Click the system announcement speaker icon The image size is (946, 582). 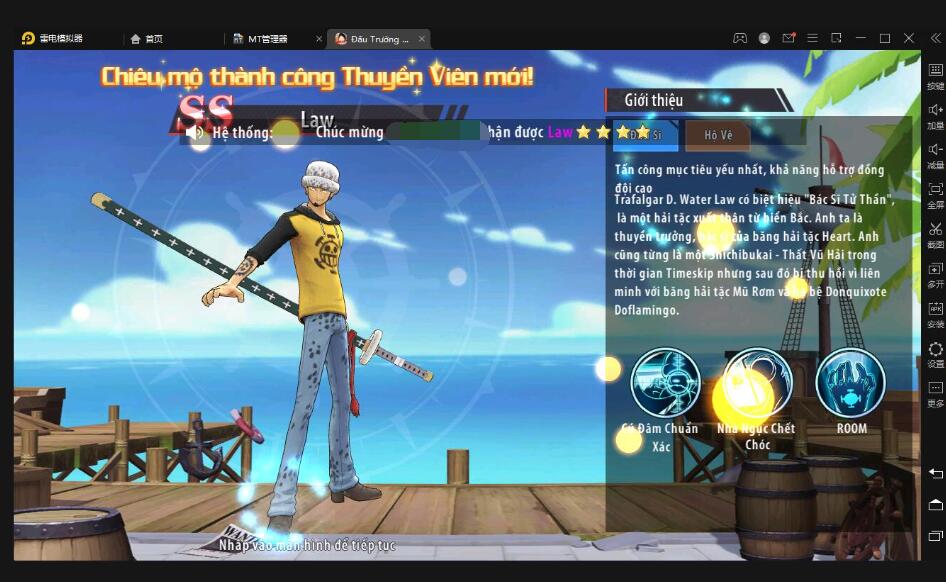point(195,132)
